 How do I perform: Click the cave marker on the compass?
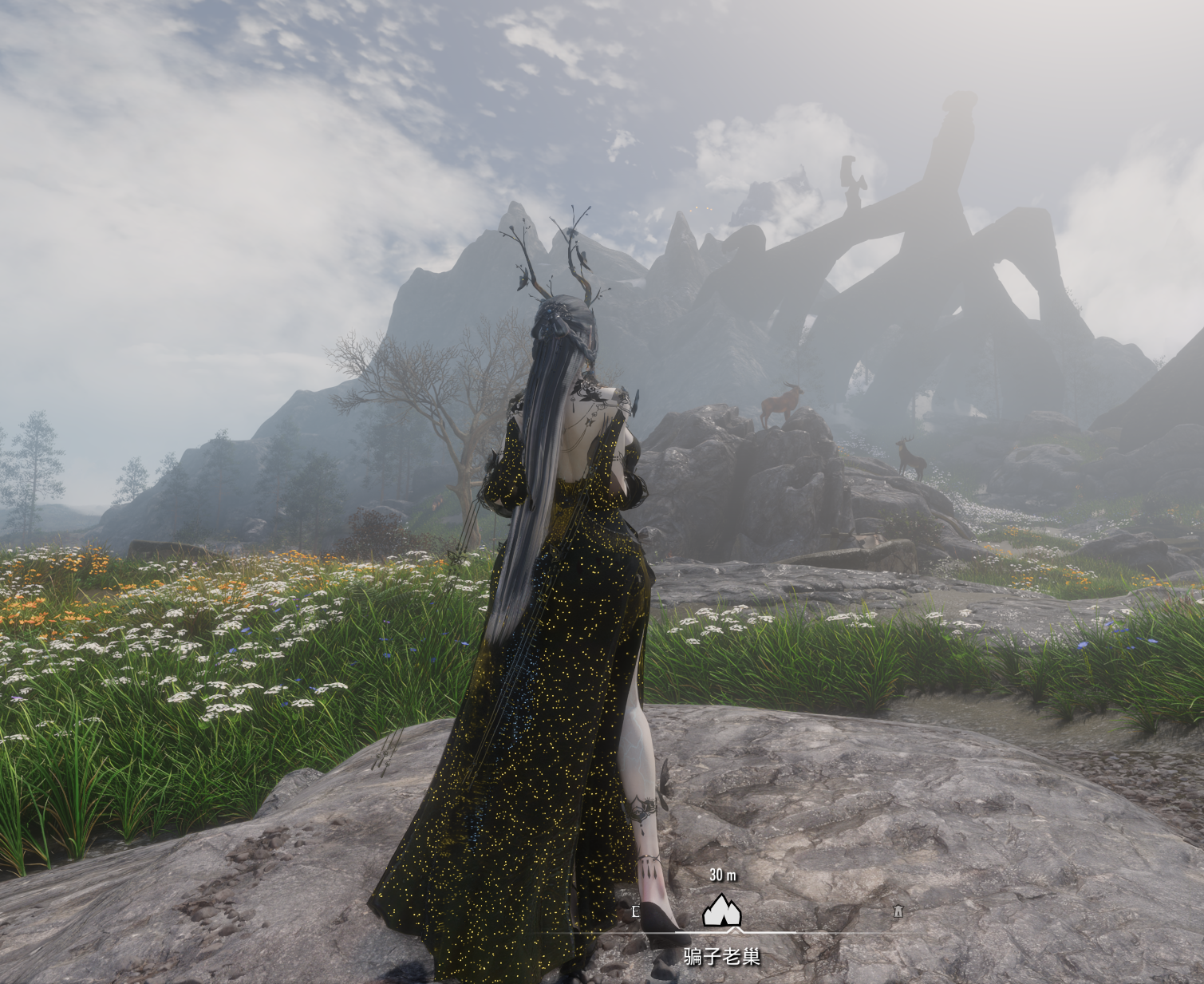721,911
